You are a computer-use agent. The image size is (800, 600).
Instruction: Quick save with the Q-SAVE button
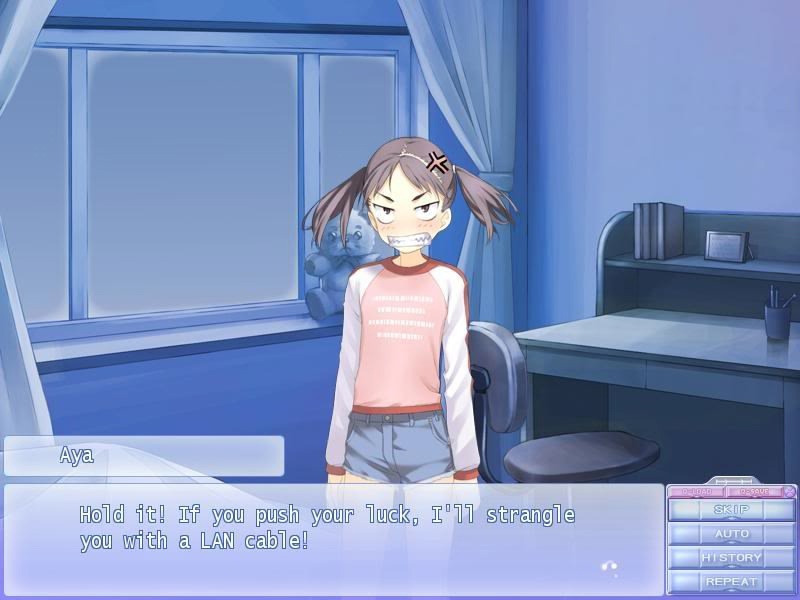click(x=754, y=491)
